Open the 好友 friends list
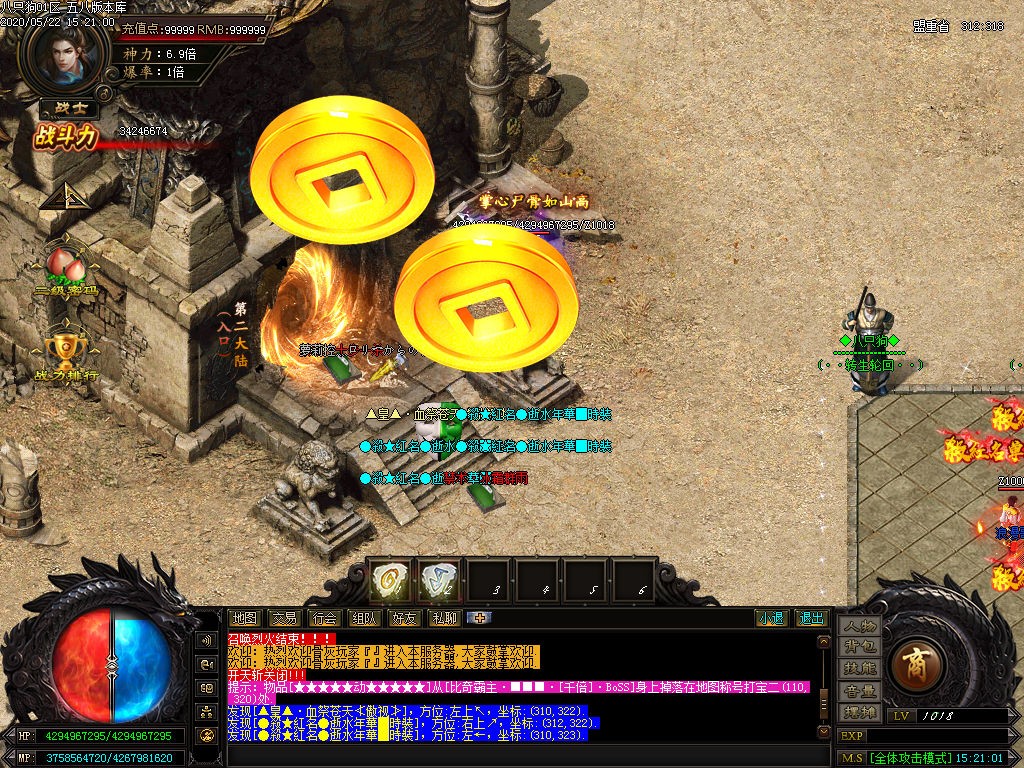 pyautogui.click(x=404, y=618)
